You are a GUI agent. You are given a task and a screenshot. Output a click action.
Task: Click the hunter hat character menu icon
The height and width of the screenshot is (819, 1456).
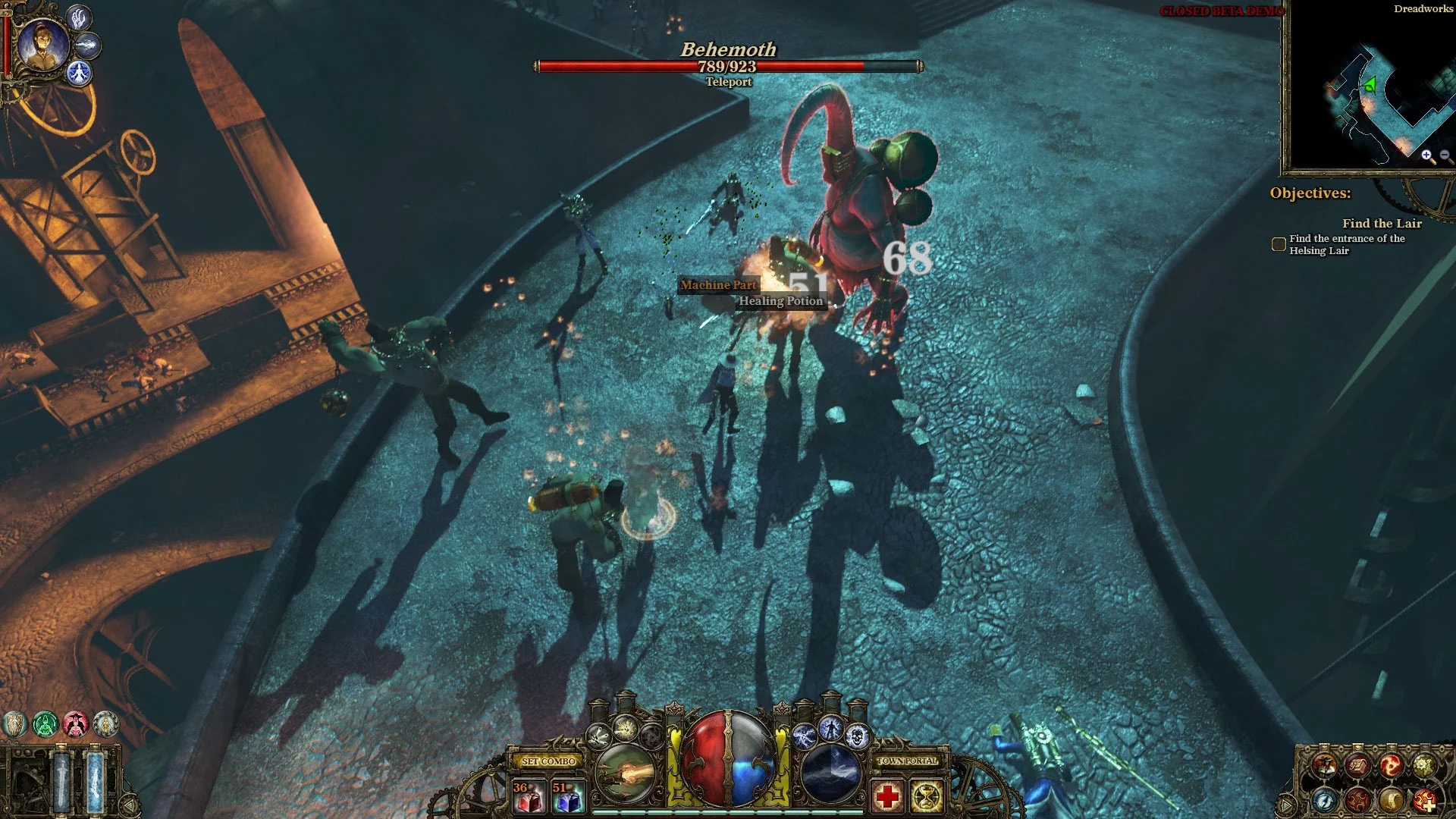click(1325, 765)
